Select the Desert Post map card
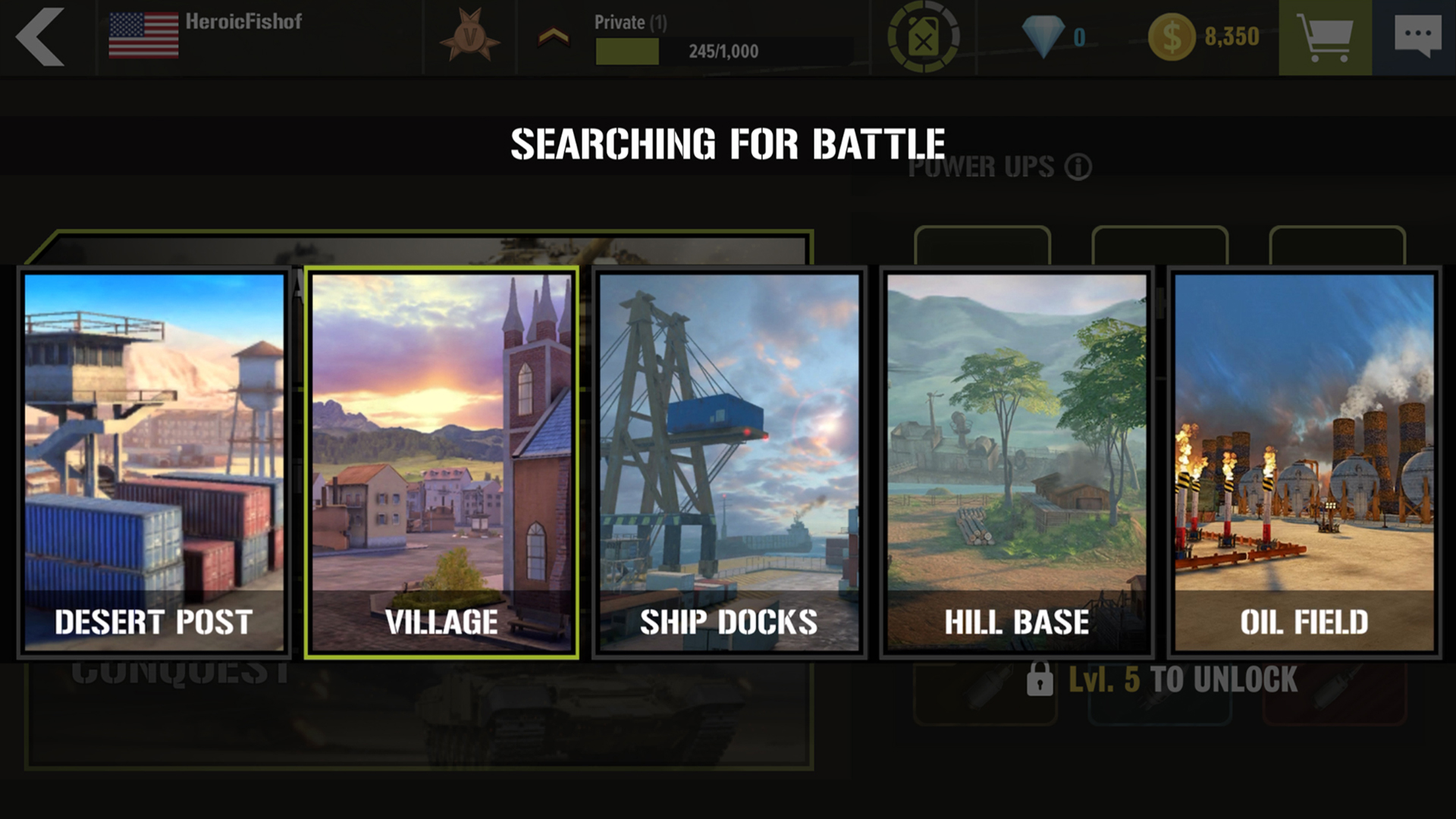The height and width of the screenshot is (819, 1456). tap(154, 462)
